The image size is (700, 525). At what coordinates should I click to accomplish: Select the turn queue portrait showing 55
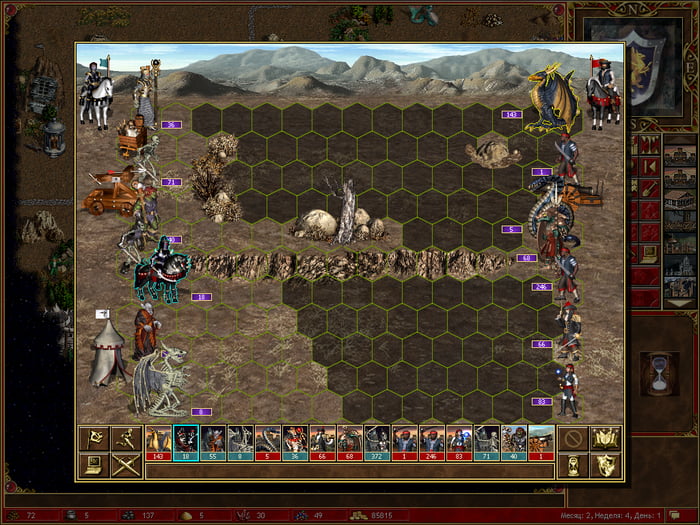(x=213, y=442)
